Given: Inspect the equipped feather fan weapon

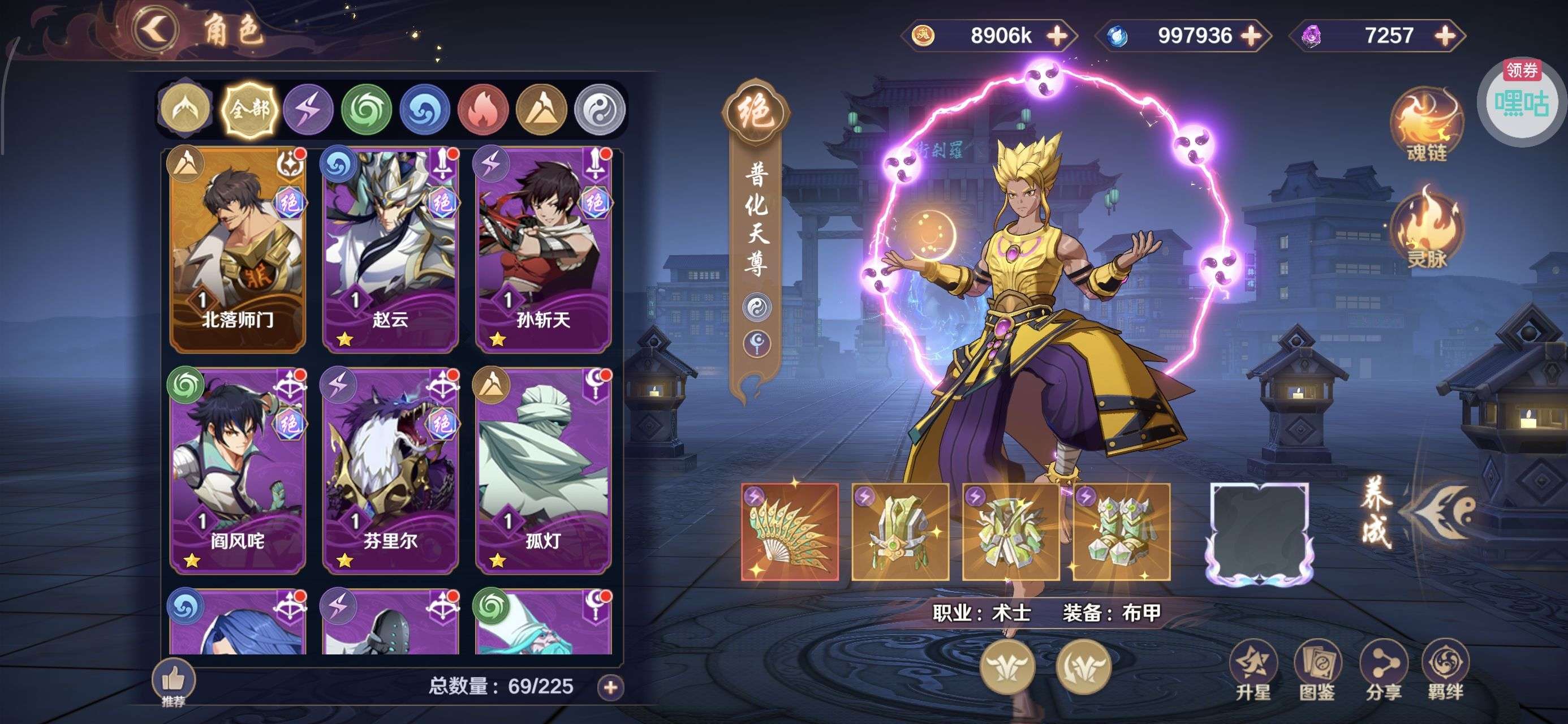Looking at the screenshot, I should point(790,532).
